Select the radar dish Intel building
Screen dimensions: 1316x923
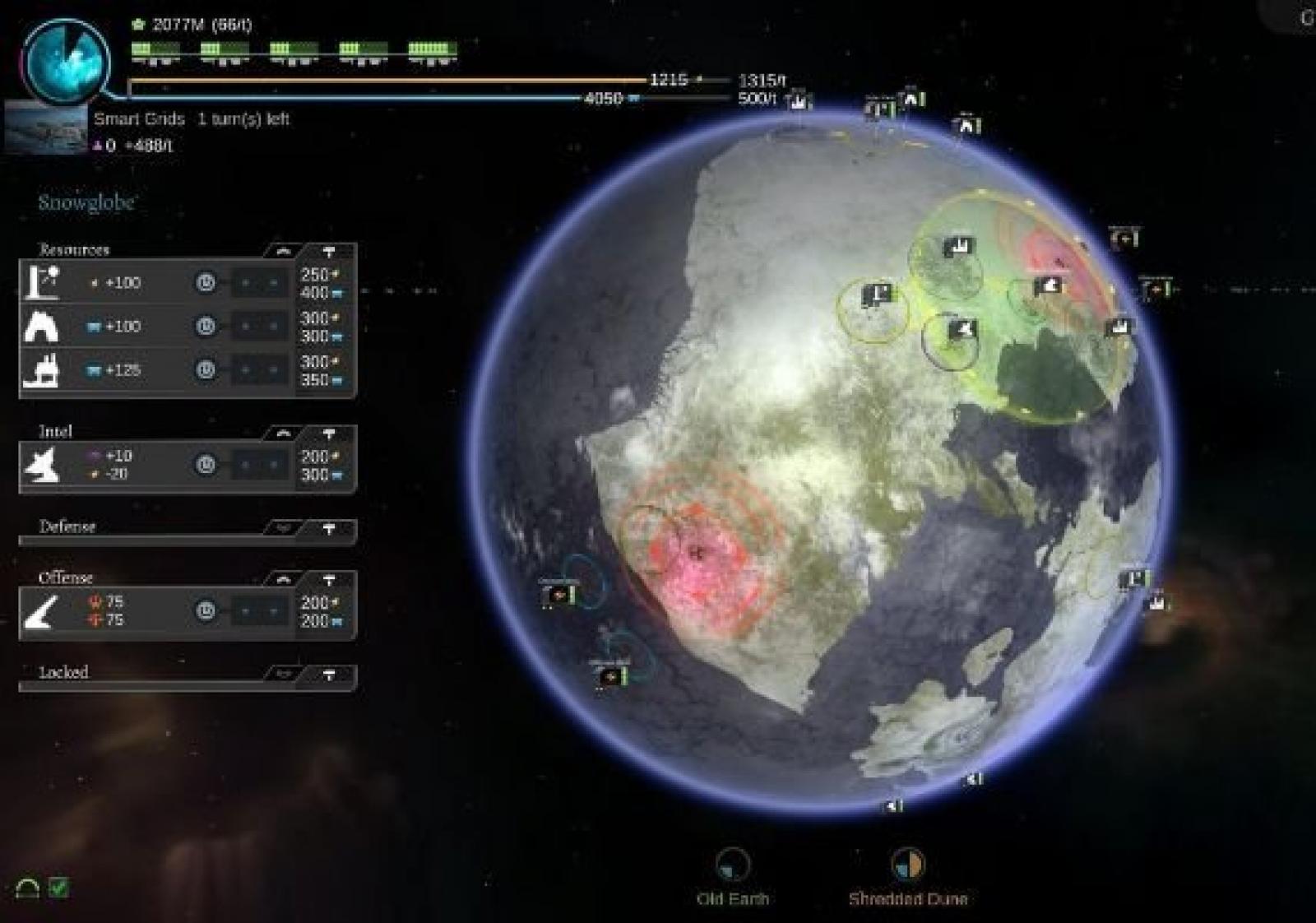[x=42, y=465]
